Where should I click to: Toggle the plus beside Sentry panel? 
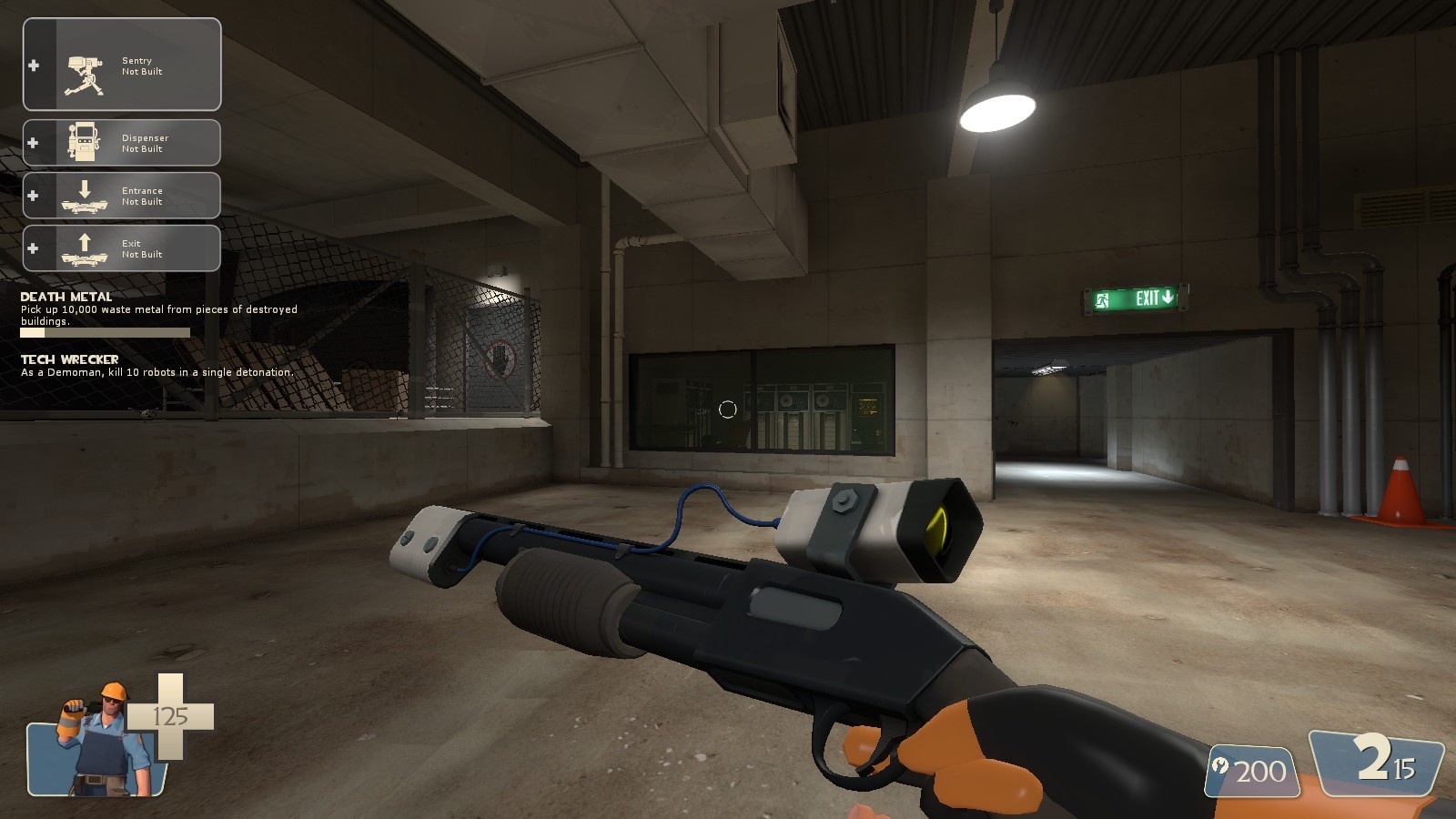tap(33, 65)
